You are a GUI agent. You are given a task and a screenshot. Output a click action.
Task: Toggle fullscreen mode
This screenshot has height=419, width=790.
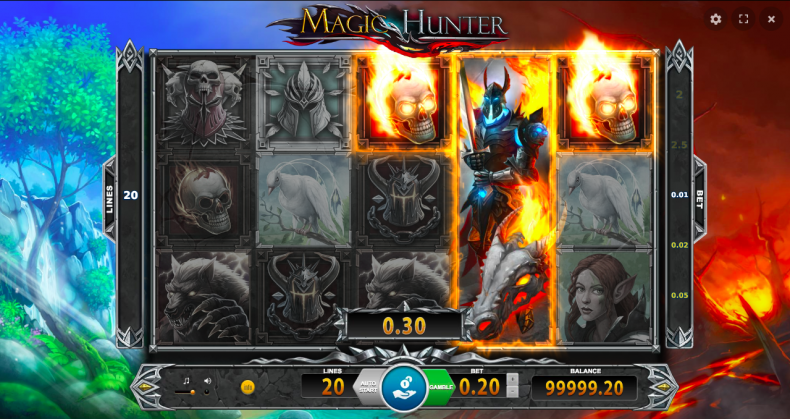coord(744,19)
